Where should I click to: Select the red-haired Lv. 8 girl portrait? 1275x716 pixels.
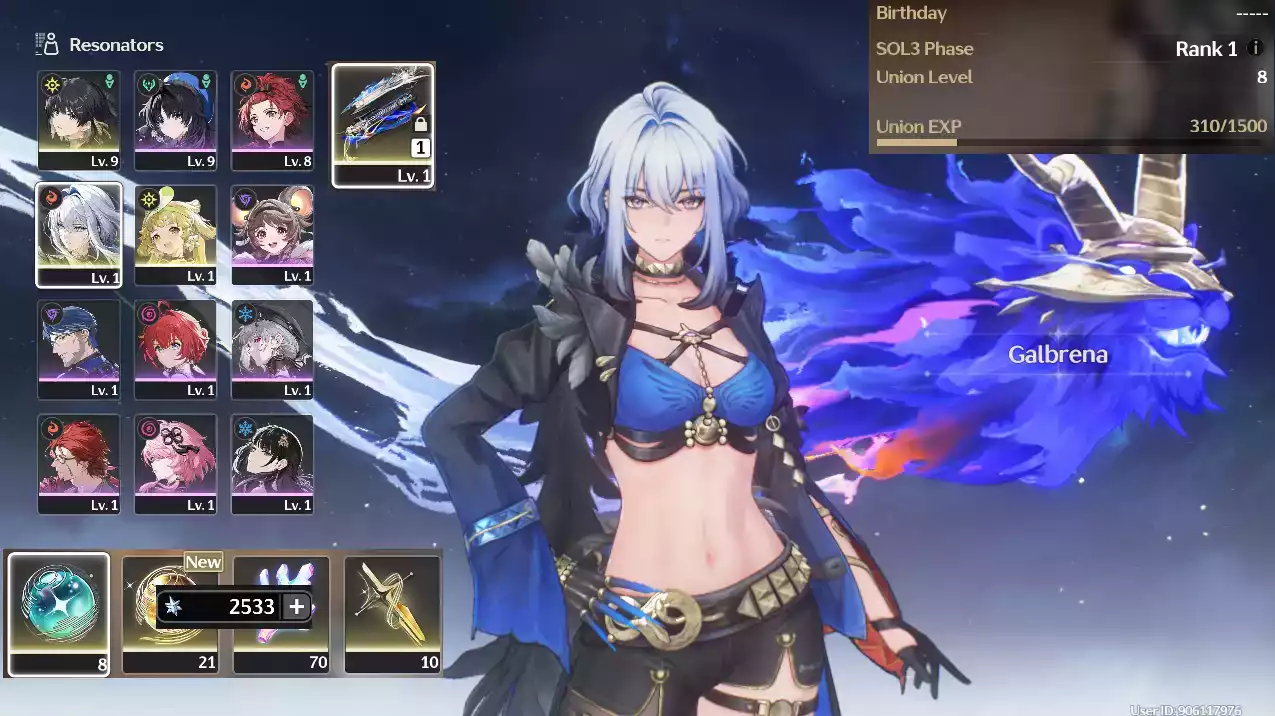tap(272, 118)
